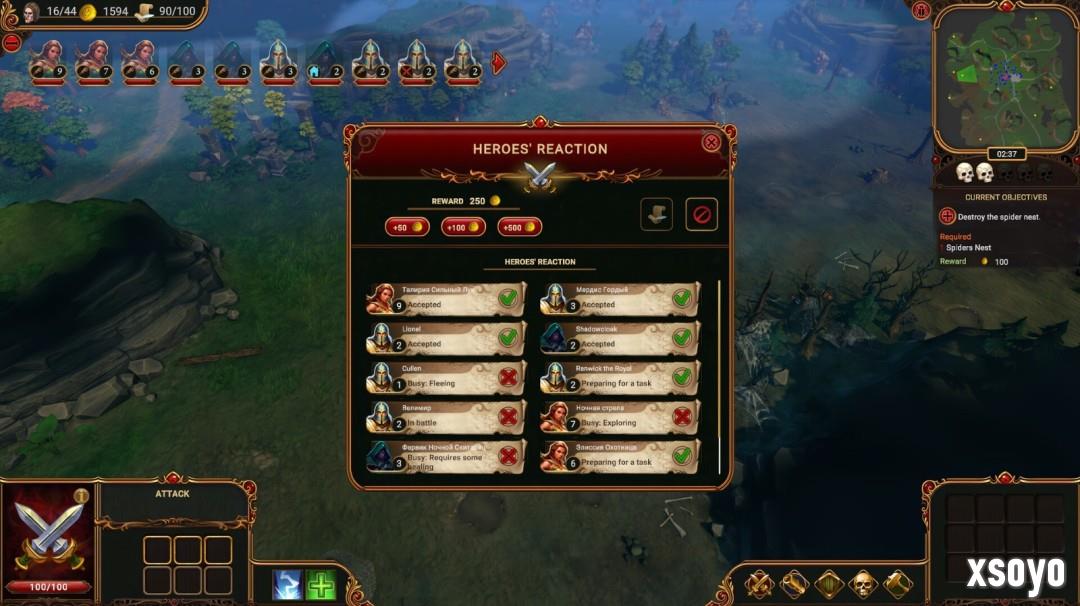The width and height of the screenshot is (1080, 606).
Task: Click the red cancel flag button
Action: [701, 214]
